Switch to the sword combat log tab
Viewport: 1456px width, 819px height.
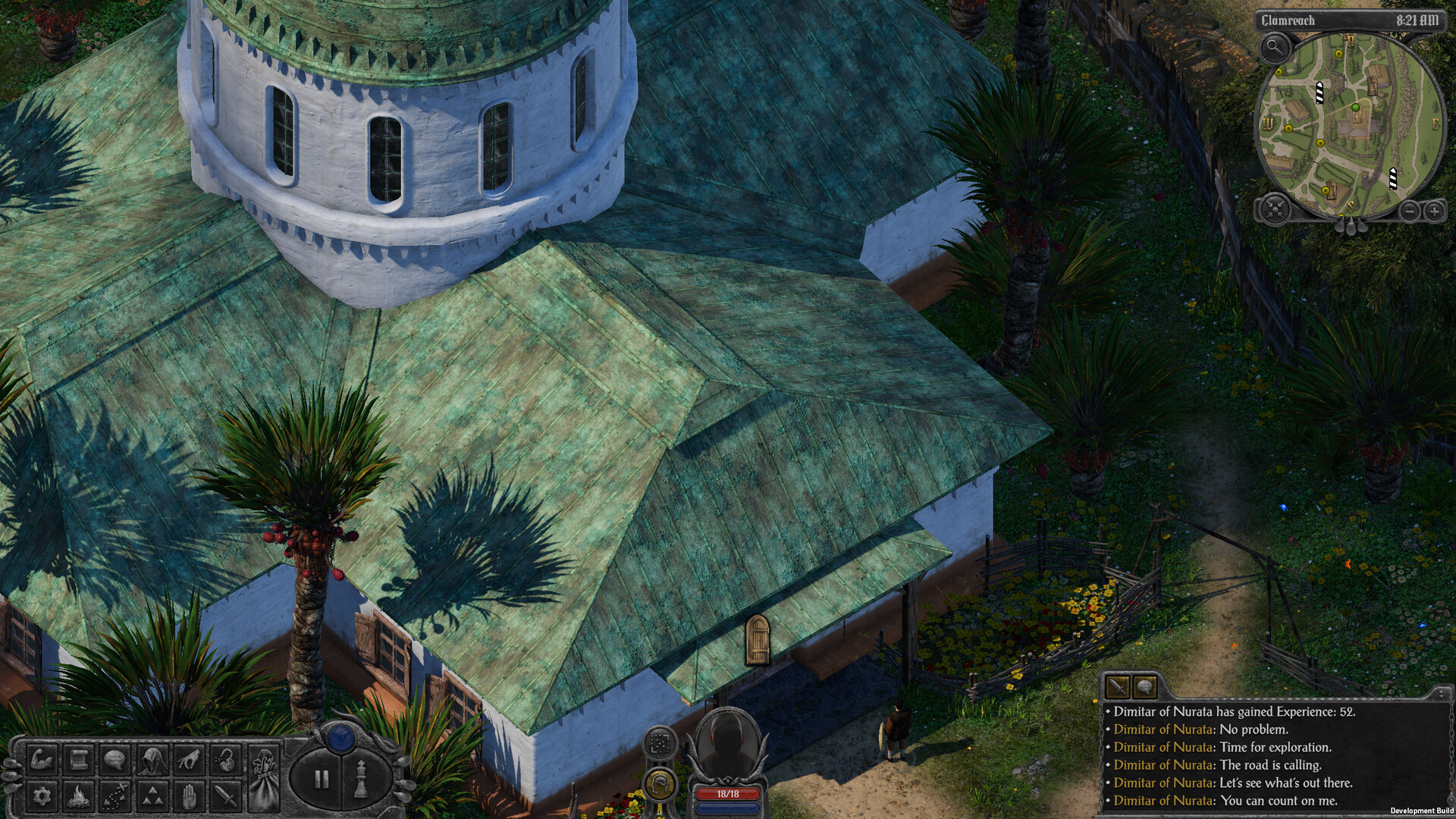(x=1118, y=687)
